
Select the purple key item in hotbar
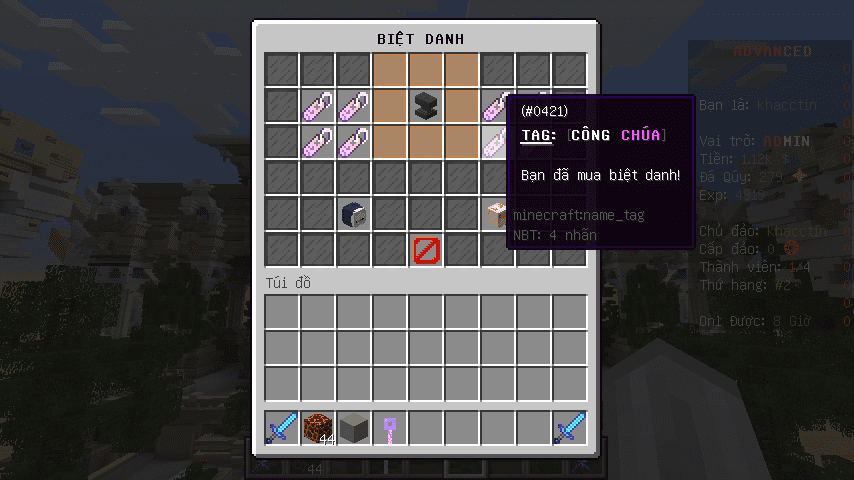pos(391,428)
